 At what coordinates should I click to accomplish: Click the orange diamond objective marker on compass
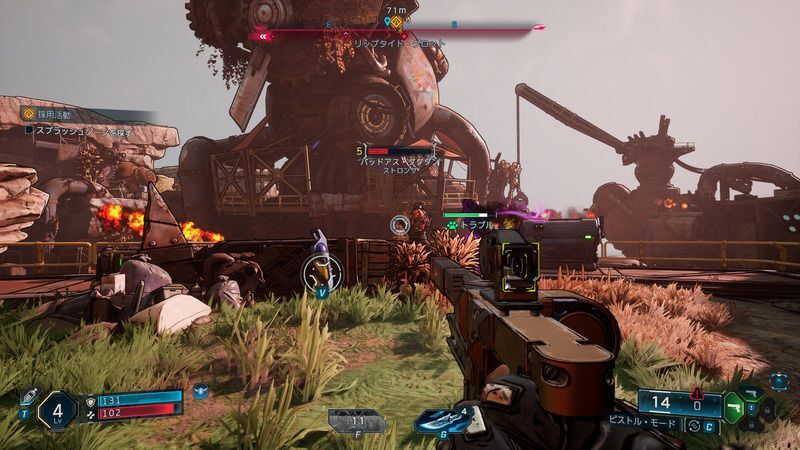pyautogui.click(x=396, y=22)
